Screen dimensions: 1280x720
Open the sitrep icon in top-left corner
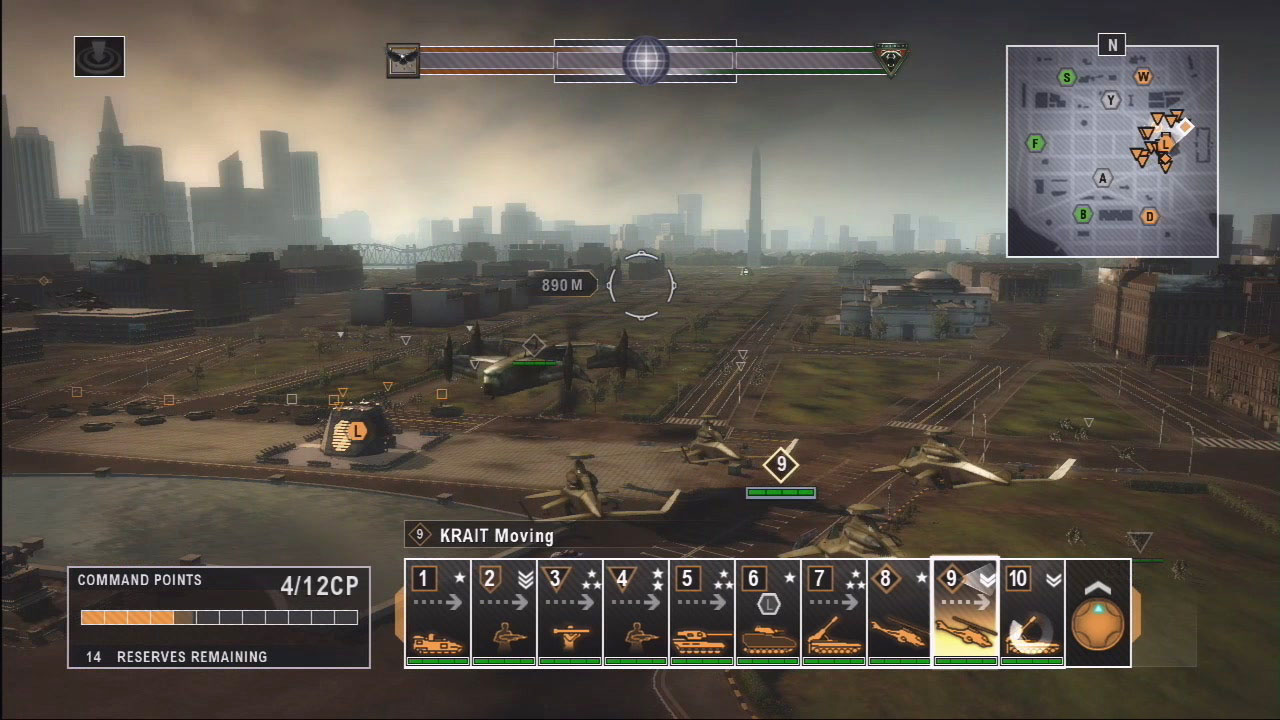point(99,57)
